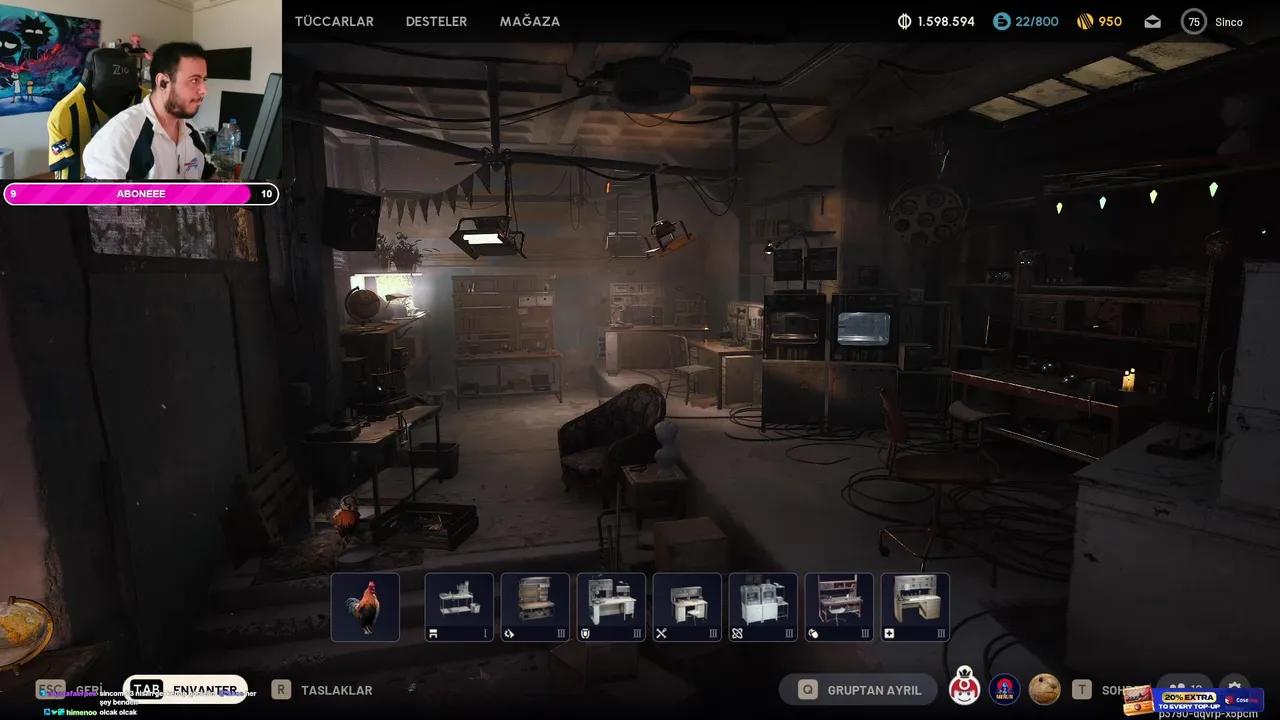The height and width of the screenshot is (720, 1280).
Task: Open the MAĞAZA tab
Action: coord(529,21)
